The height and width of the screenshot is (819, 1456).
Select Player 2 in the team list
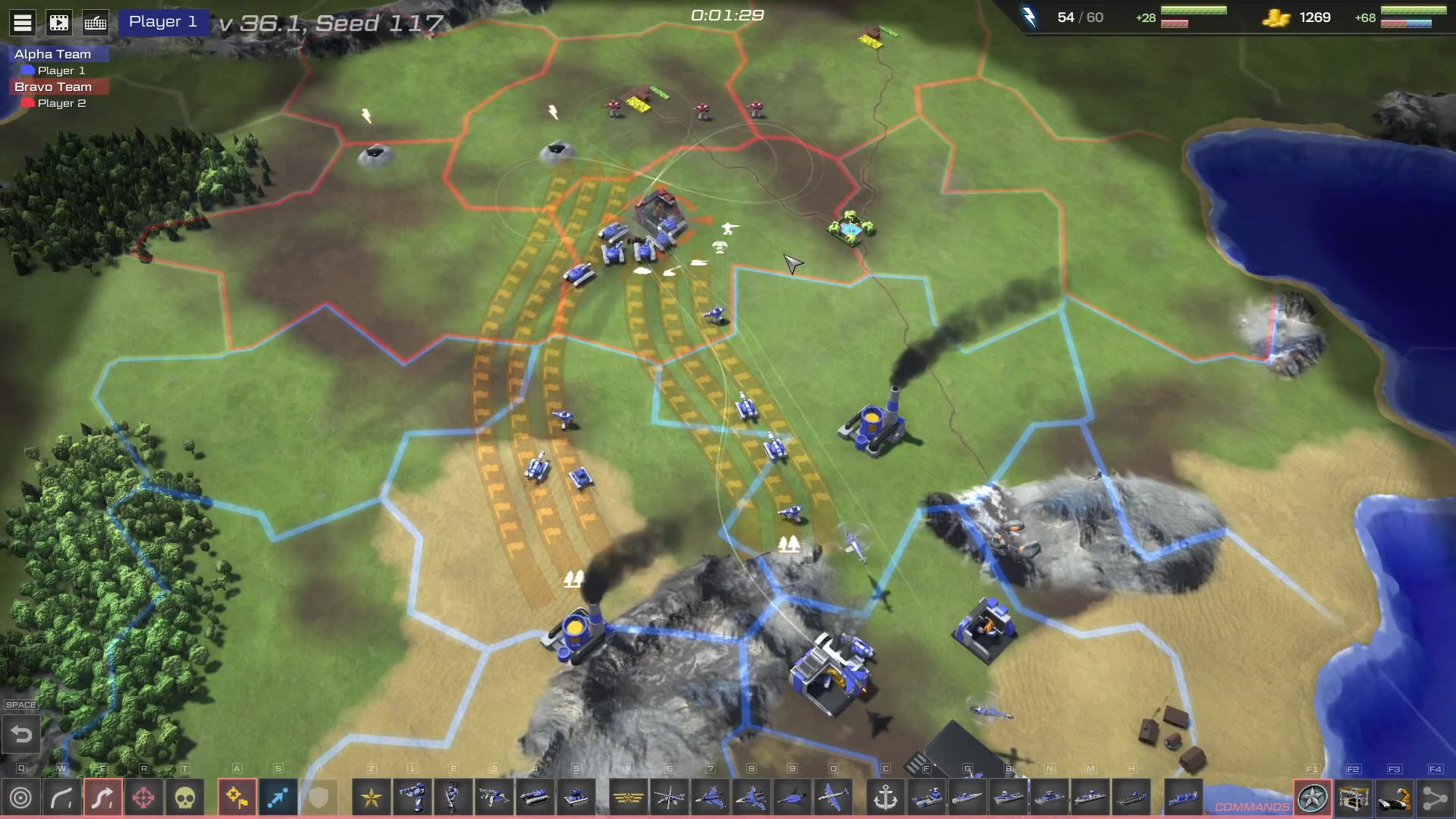click(61, 103)
